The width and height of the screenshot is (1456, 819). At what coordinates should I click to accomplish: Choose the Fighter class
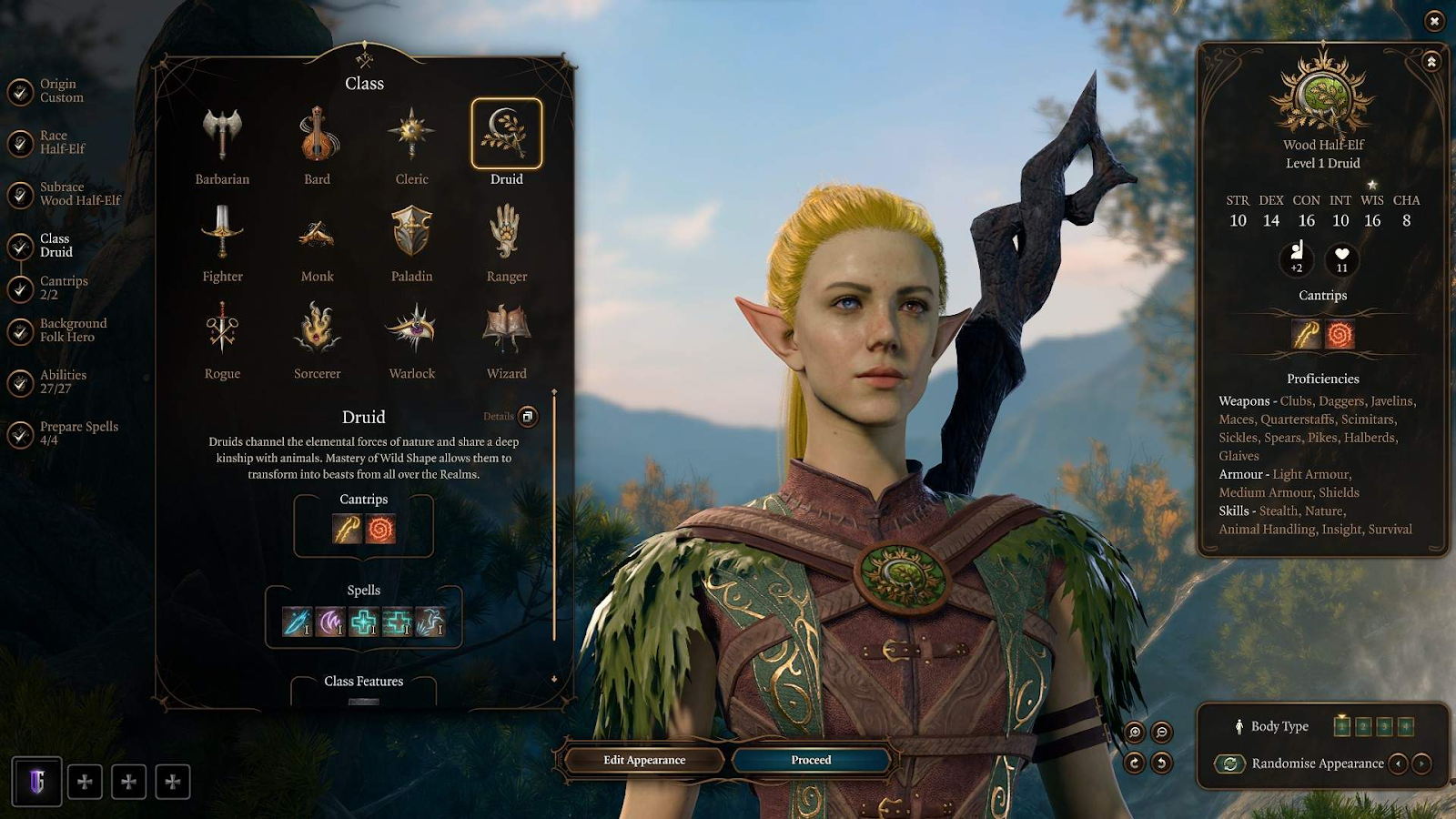(222, 232)
